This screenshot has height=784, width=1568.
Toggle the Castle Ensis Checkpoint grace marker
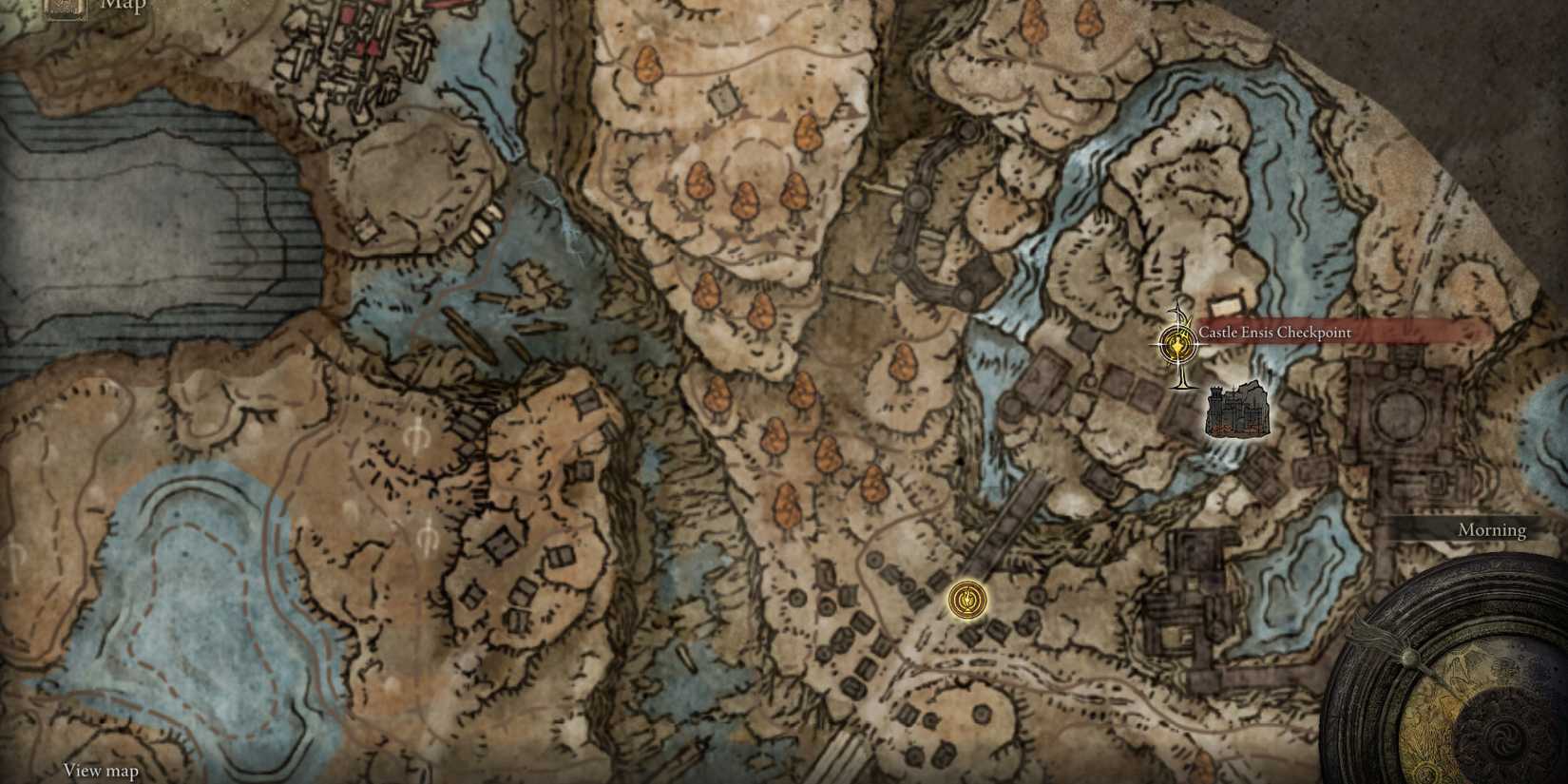1176,346
